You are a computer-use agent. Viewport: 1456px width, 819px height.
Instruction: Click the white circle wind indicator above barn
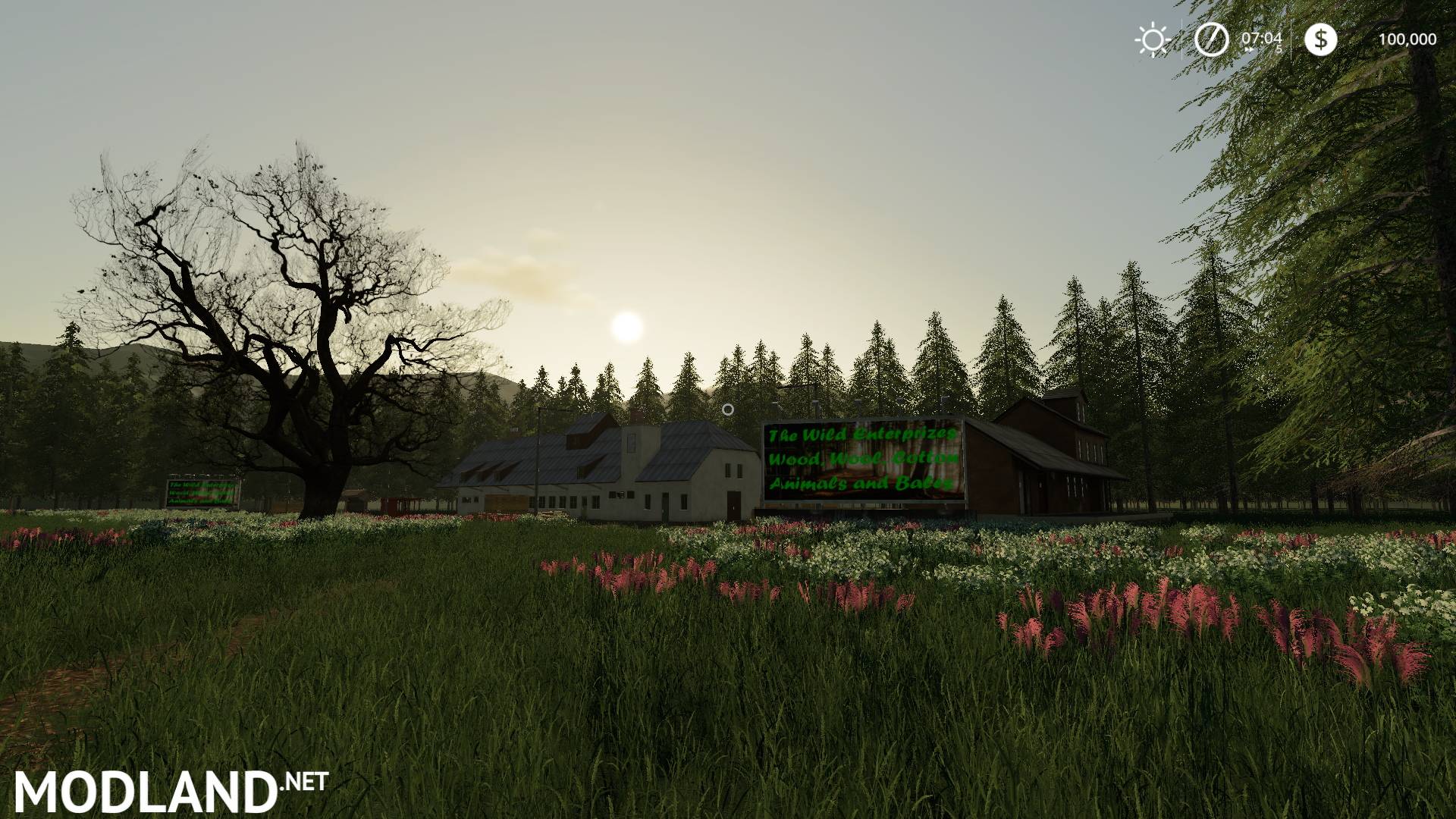click(x=728, y=409)
